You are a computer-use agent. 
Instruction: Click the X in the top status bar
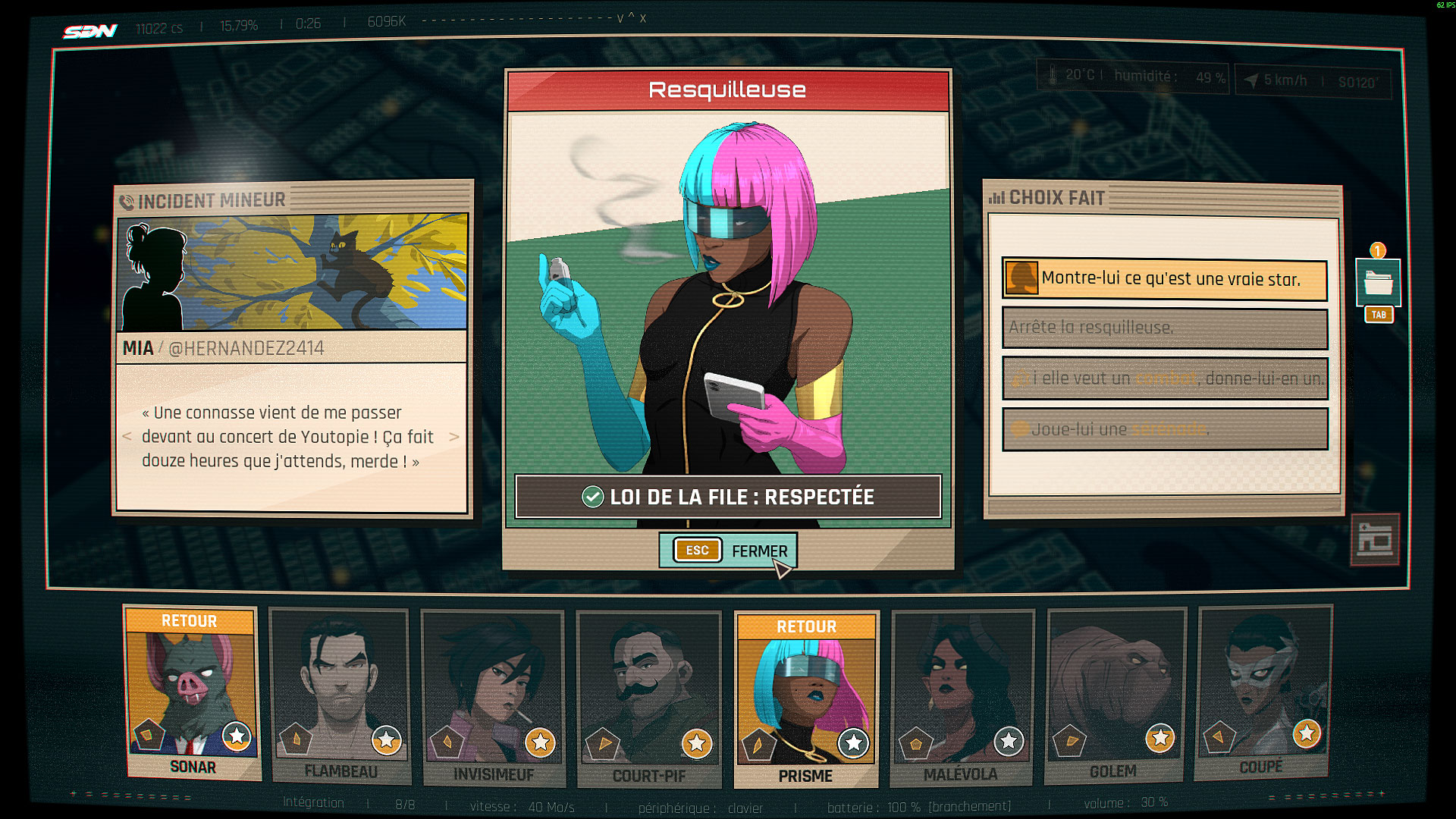coord(643,18)
